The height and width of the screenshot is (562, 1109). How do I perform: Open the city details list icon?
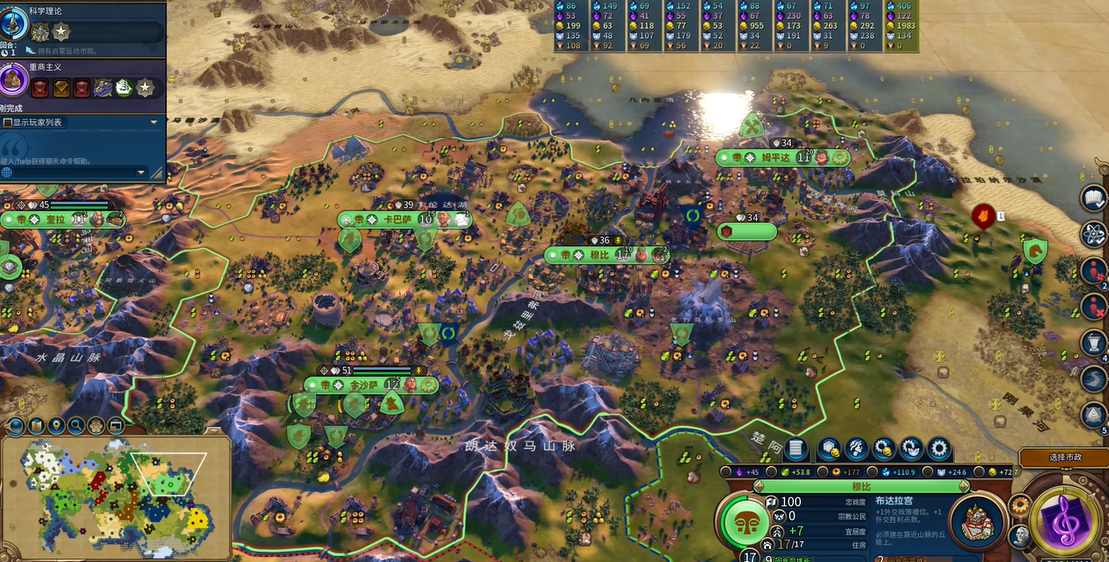[x=796, y=449]
